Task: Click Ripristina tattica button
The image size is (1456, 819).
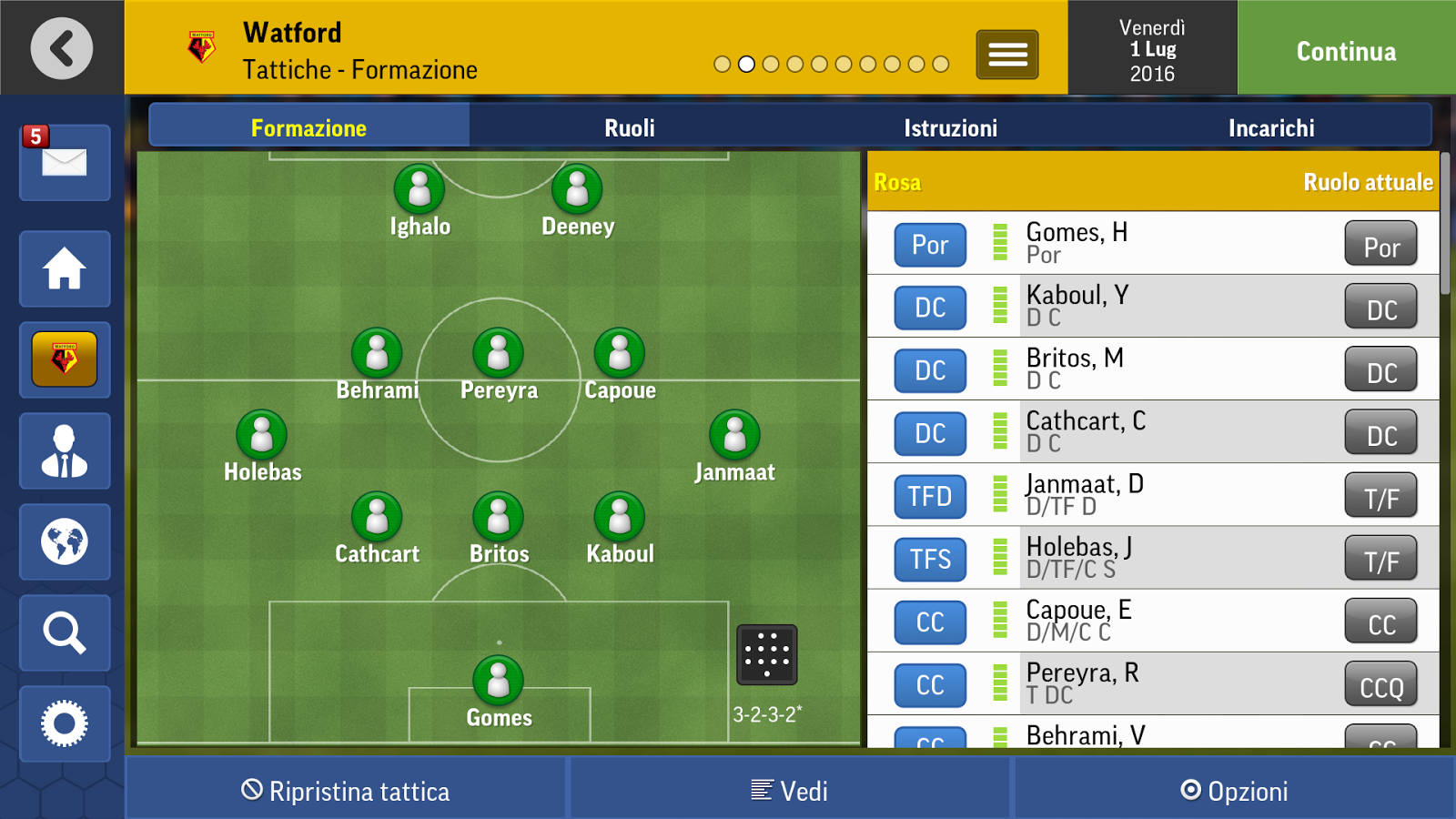Action: tap(346, 791)
